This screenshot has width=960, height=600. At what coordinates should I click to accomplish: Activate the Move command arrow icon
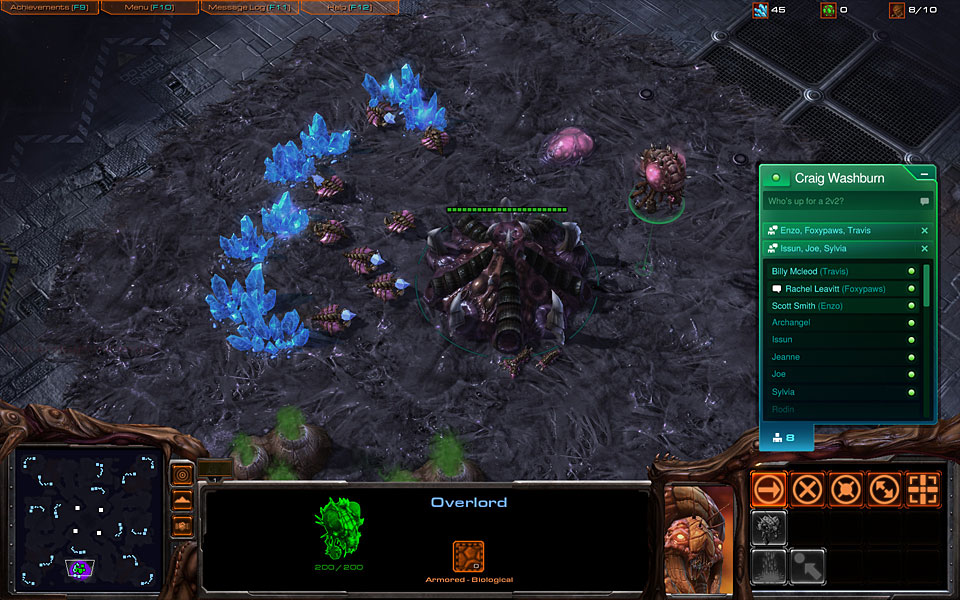click(x=770, y=490)
